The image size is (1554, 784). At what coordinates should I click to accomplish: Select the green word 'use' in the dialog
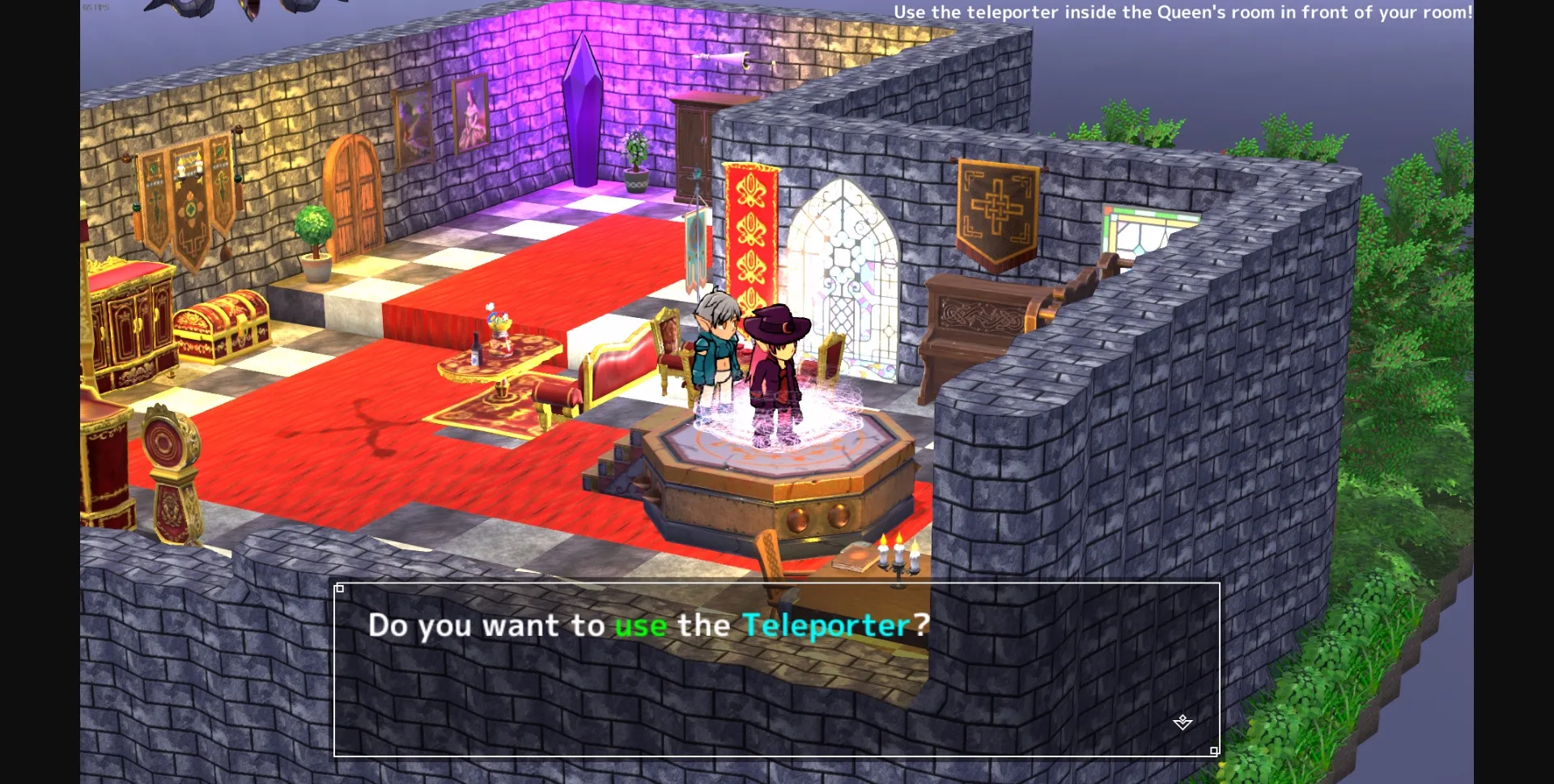tap(640, 625)
